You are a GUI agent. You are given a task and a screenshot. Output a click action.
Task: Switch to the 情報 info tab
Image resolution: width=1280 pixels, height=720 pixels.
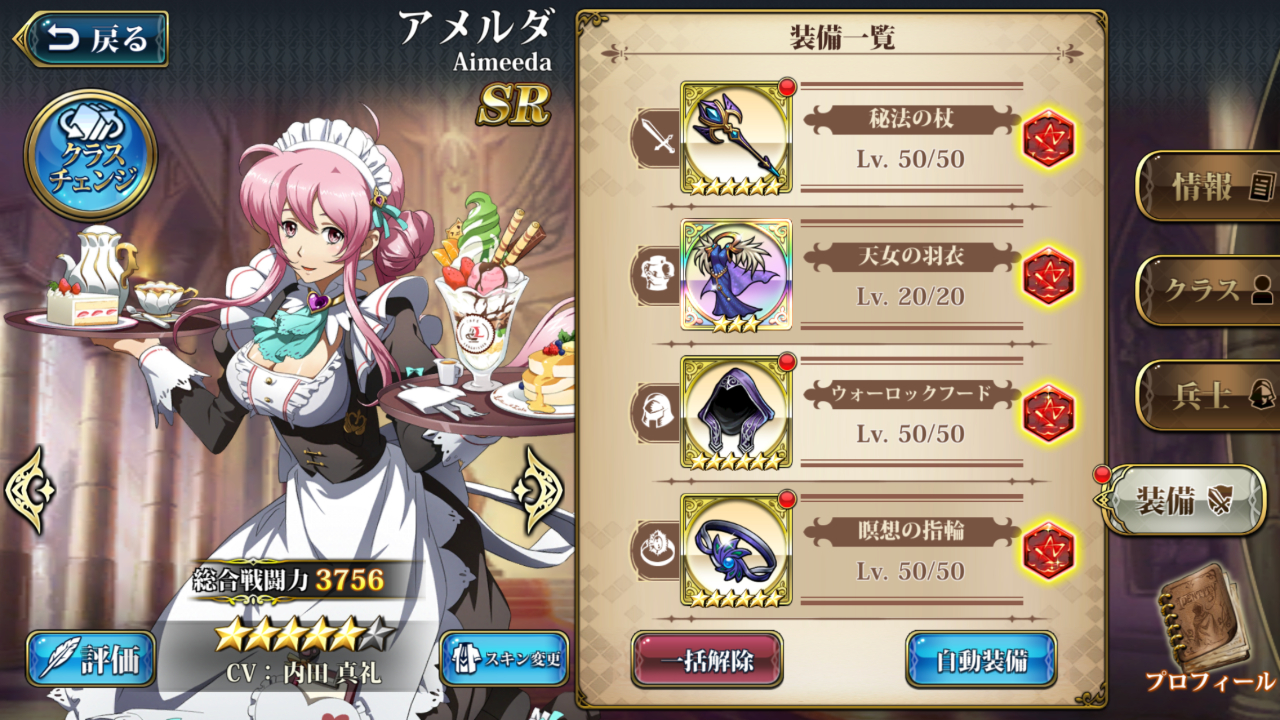point(1210,186)
